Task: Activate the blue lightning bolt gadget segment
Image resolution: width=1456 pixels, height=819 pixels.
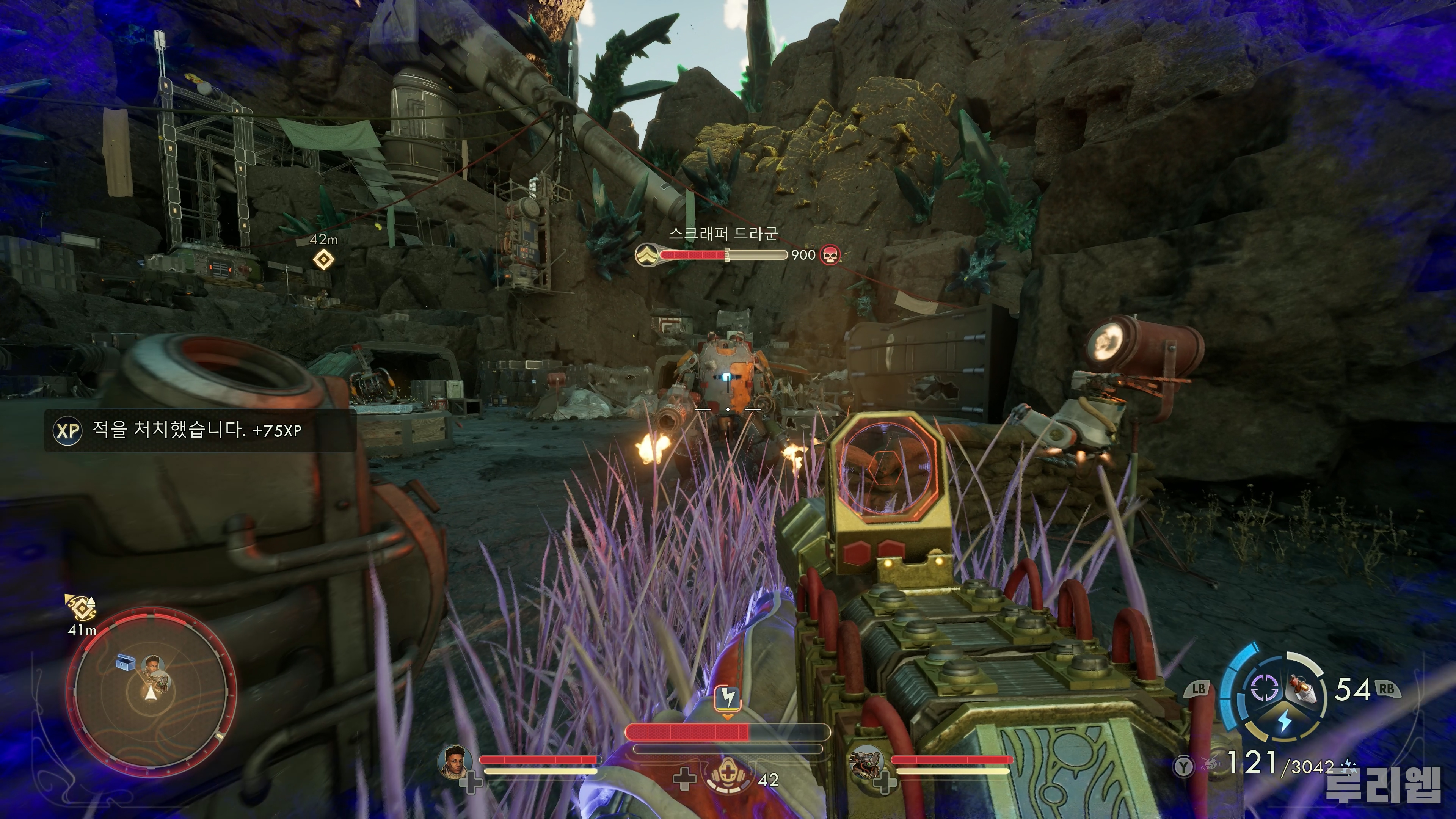Action: point(1284,720)
